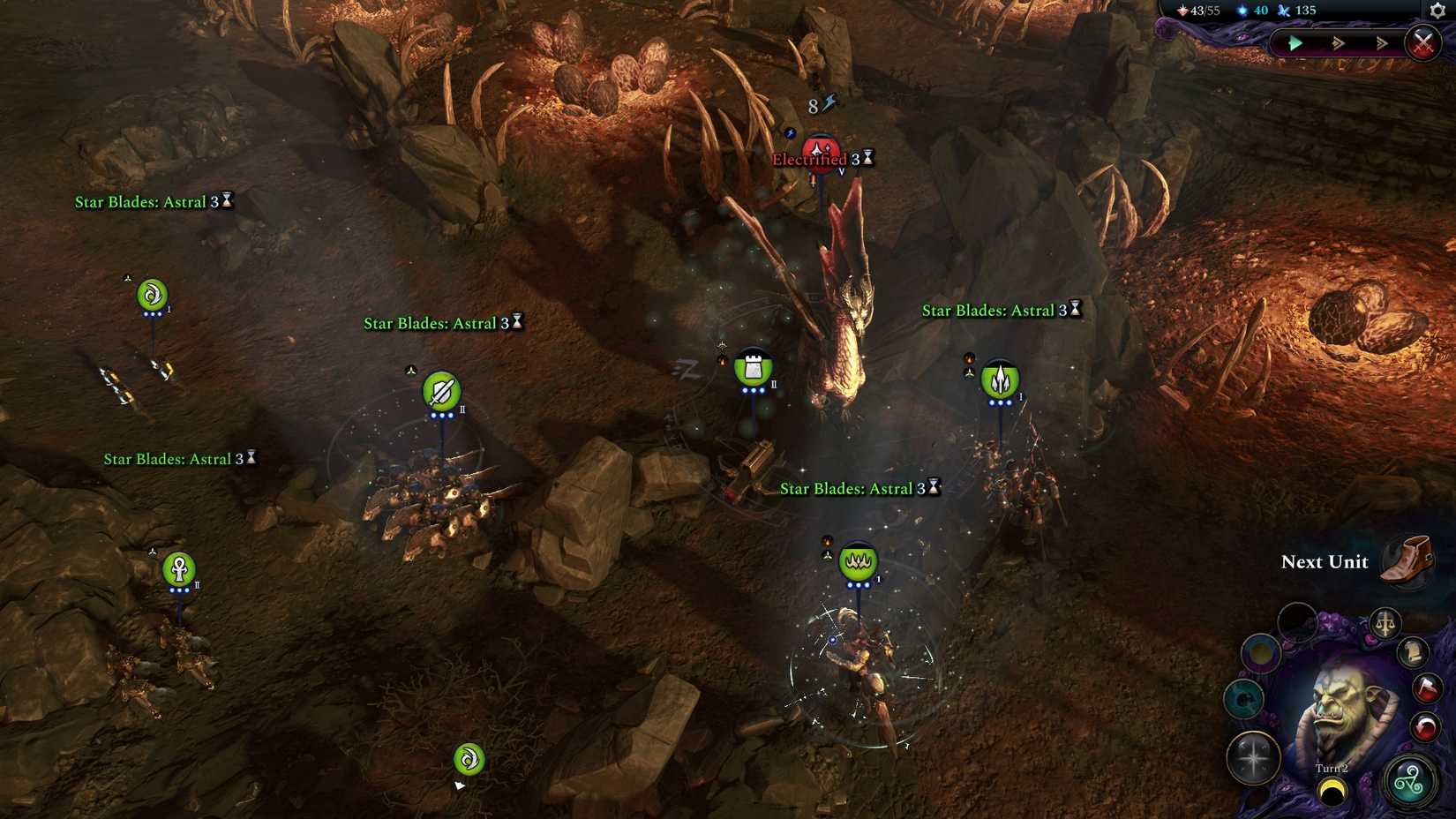
Task: Select the green spiral banner at bottom of battlefield
Action: 468,757
